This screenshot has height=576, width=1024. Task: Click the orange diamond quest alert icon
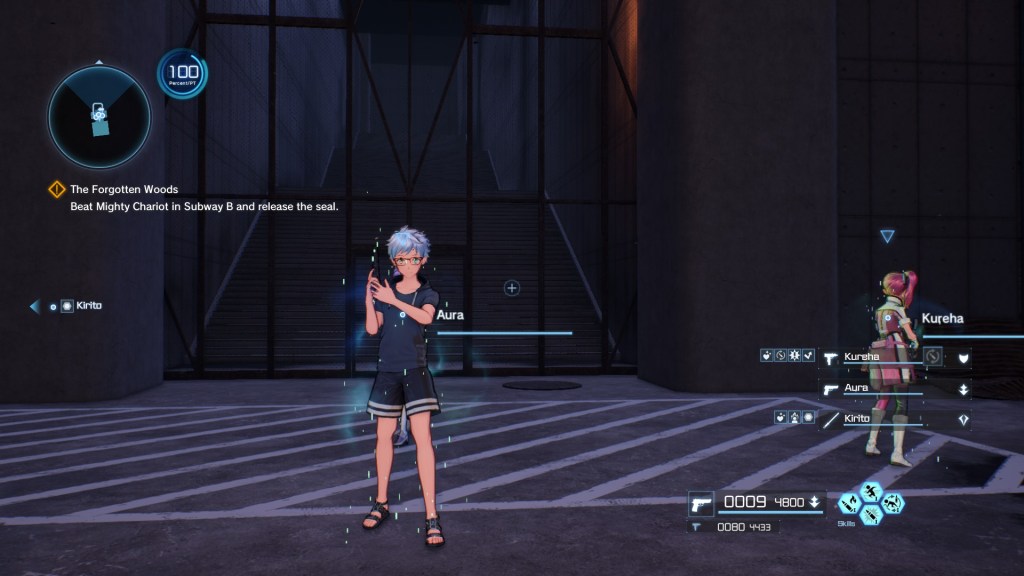coord(57,189)
